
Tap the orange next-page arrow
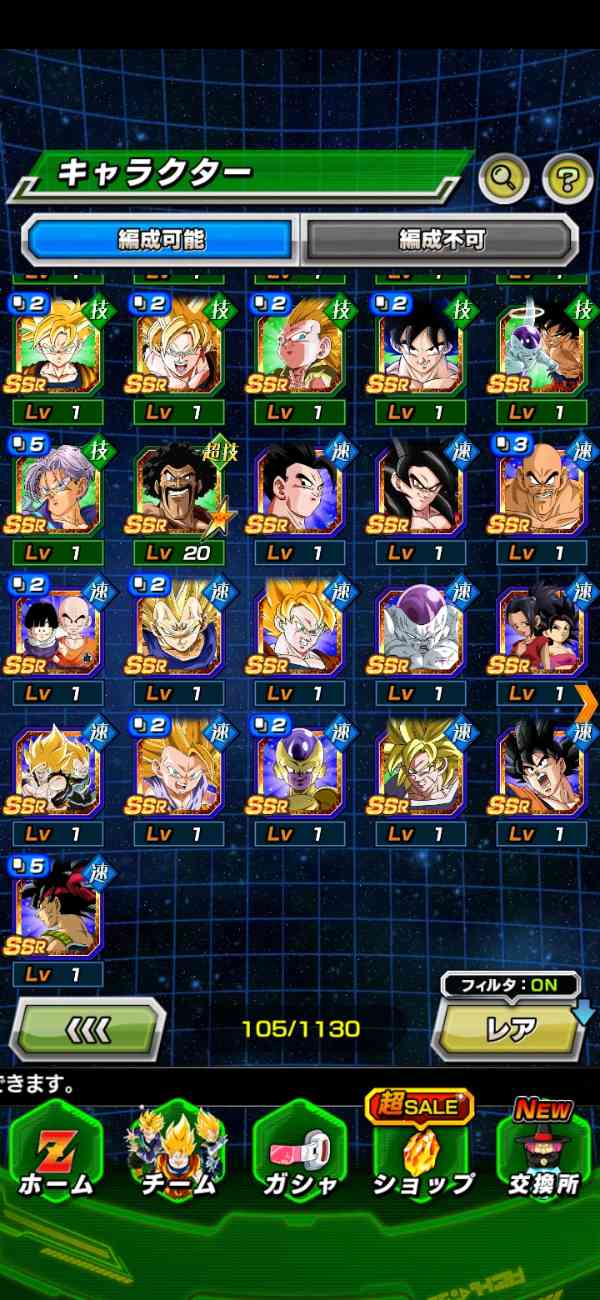(x=587, y=702)
